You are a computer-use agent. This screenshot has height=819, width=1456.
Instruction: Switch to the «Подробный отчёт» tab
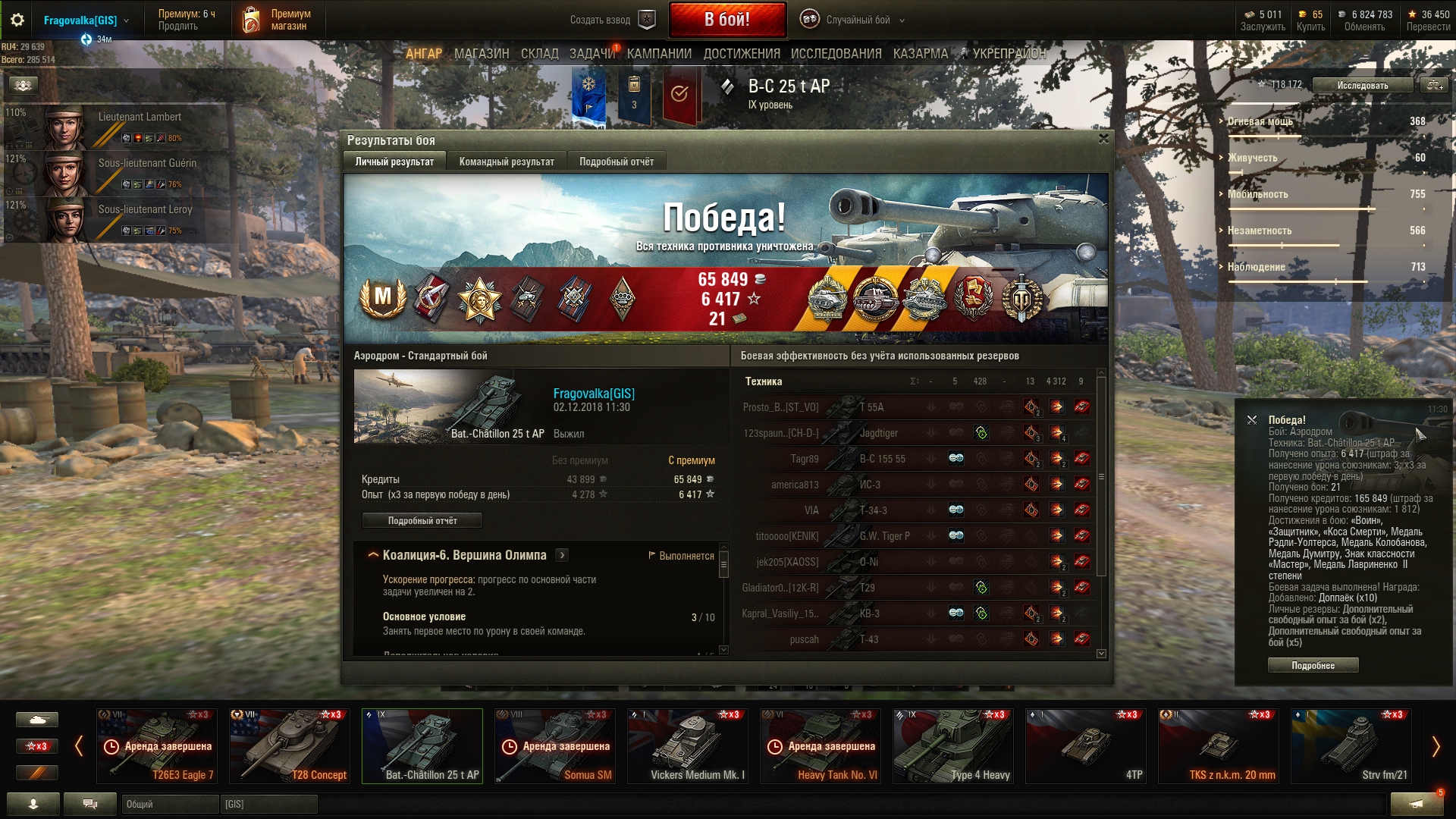point(616,162)
